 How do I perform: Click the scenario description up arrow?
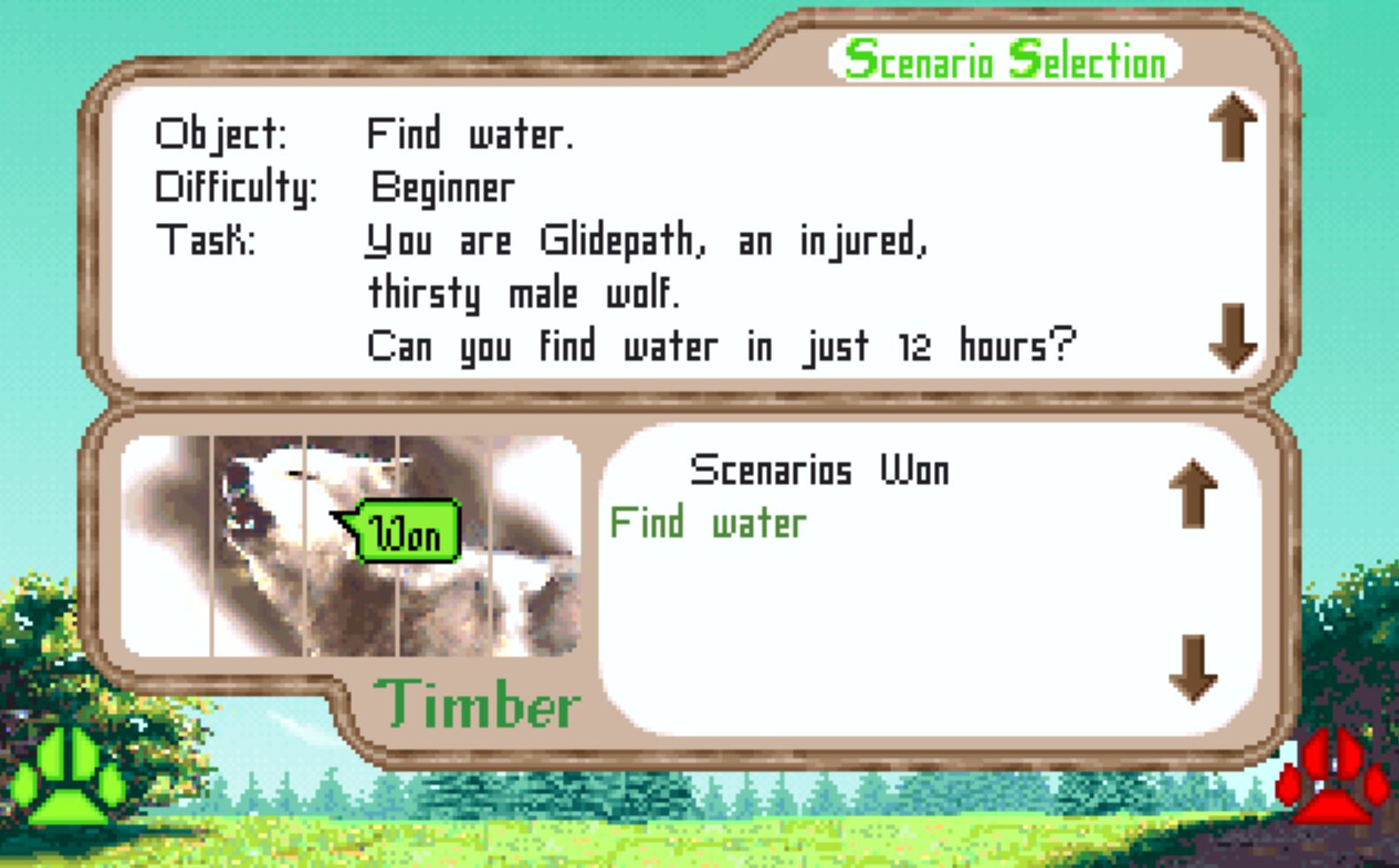point(1233,127)
